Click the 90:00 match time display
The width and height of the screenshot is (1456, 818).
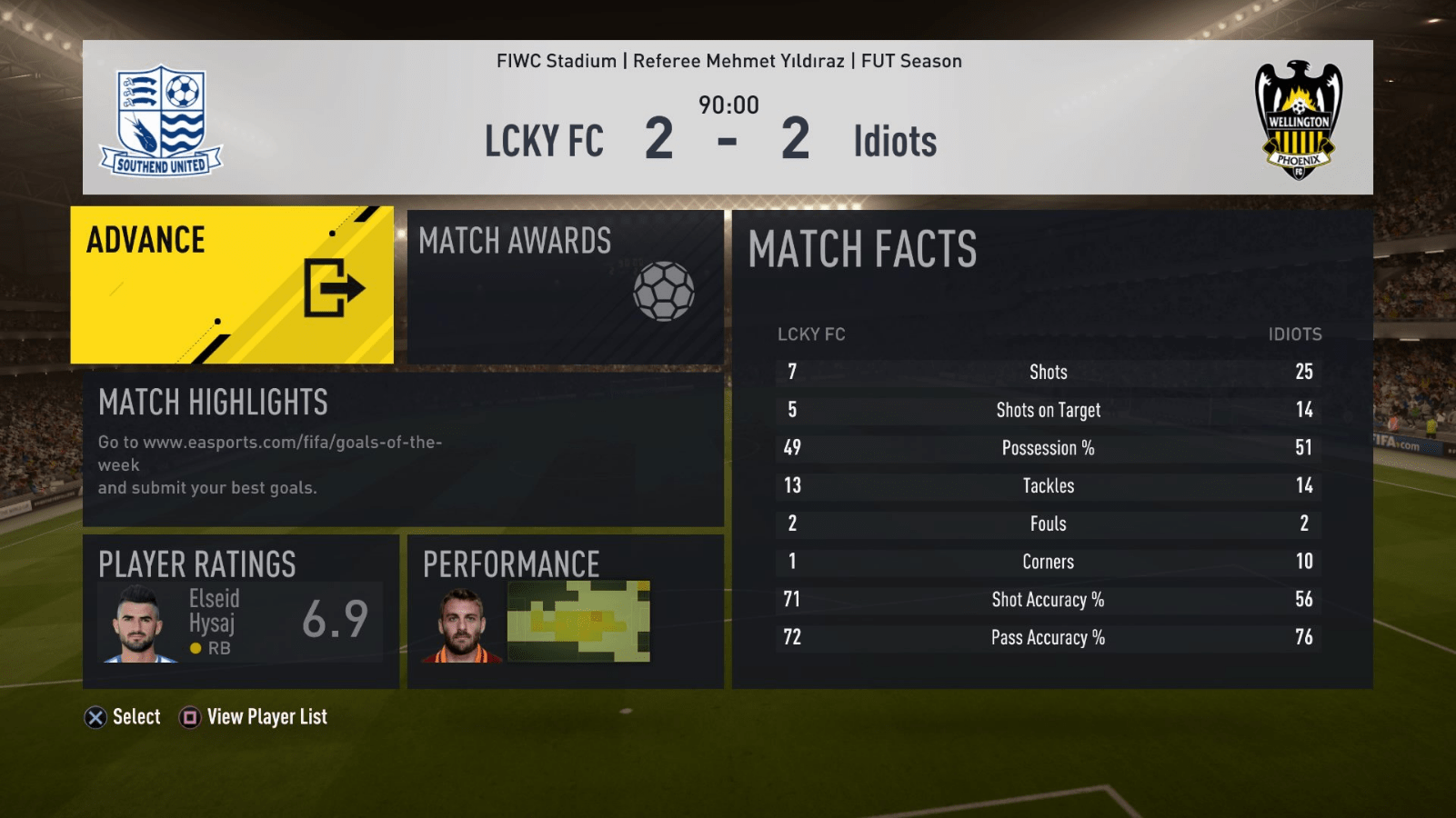[x=730, y=105]
